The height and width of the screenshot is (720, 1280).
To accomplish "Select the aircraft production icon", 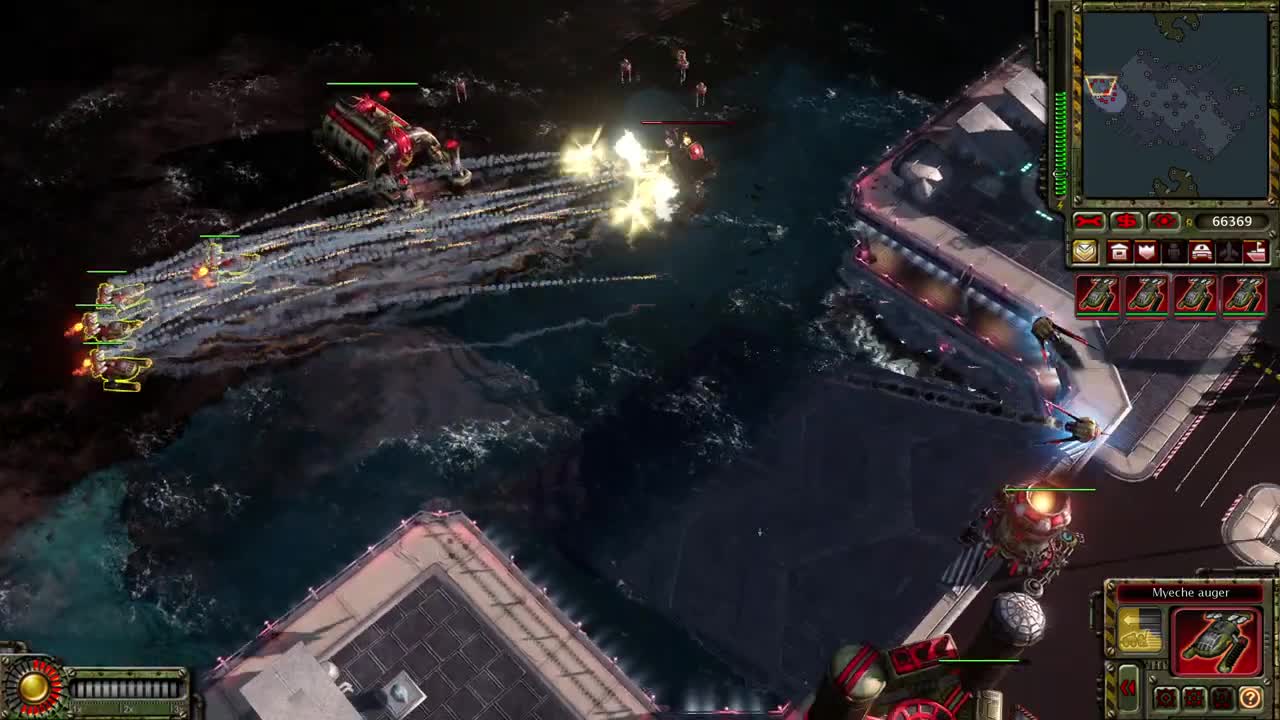I will pos(1230,251).
